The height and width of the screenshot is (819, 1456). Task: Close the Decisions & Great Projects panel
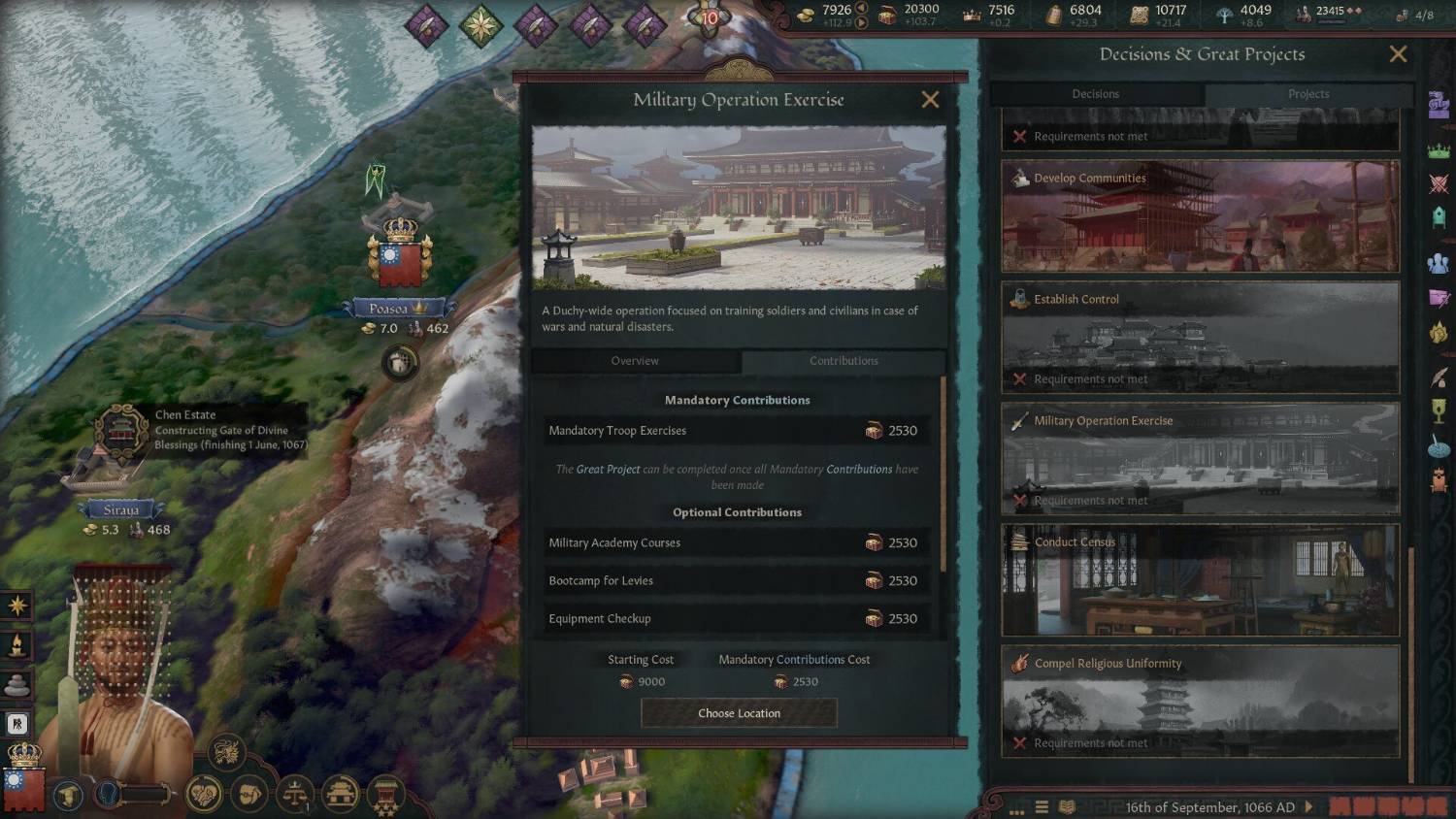pos(1398,54)
